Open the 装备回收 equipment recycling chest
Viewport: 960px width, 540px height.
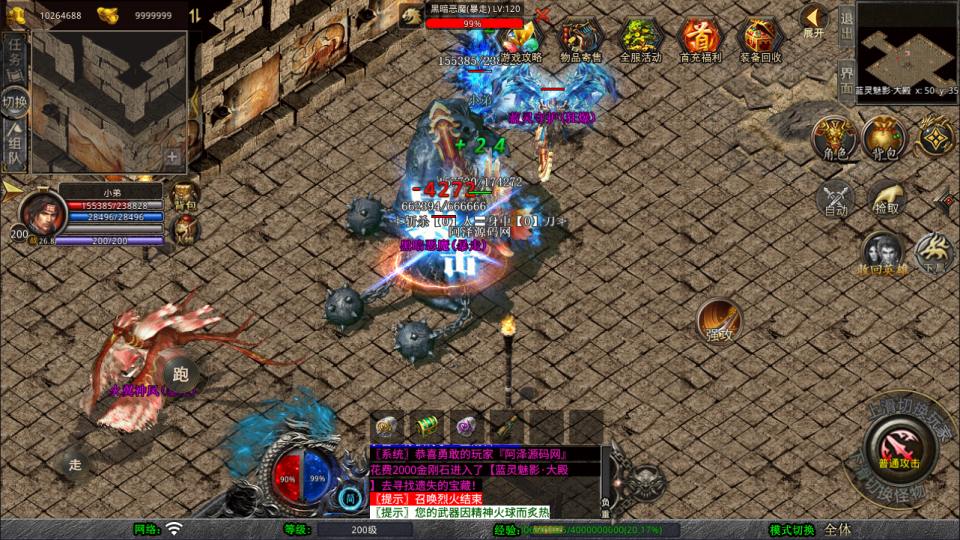(760, 38)
